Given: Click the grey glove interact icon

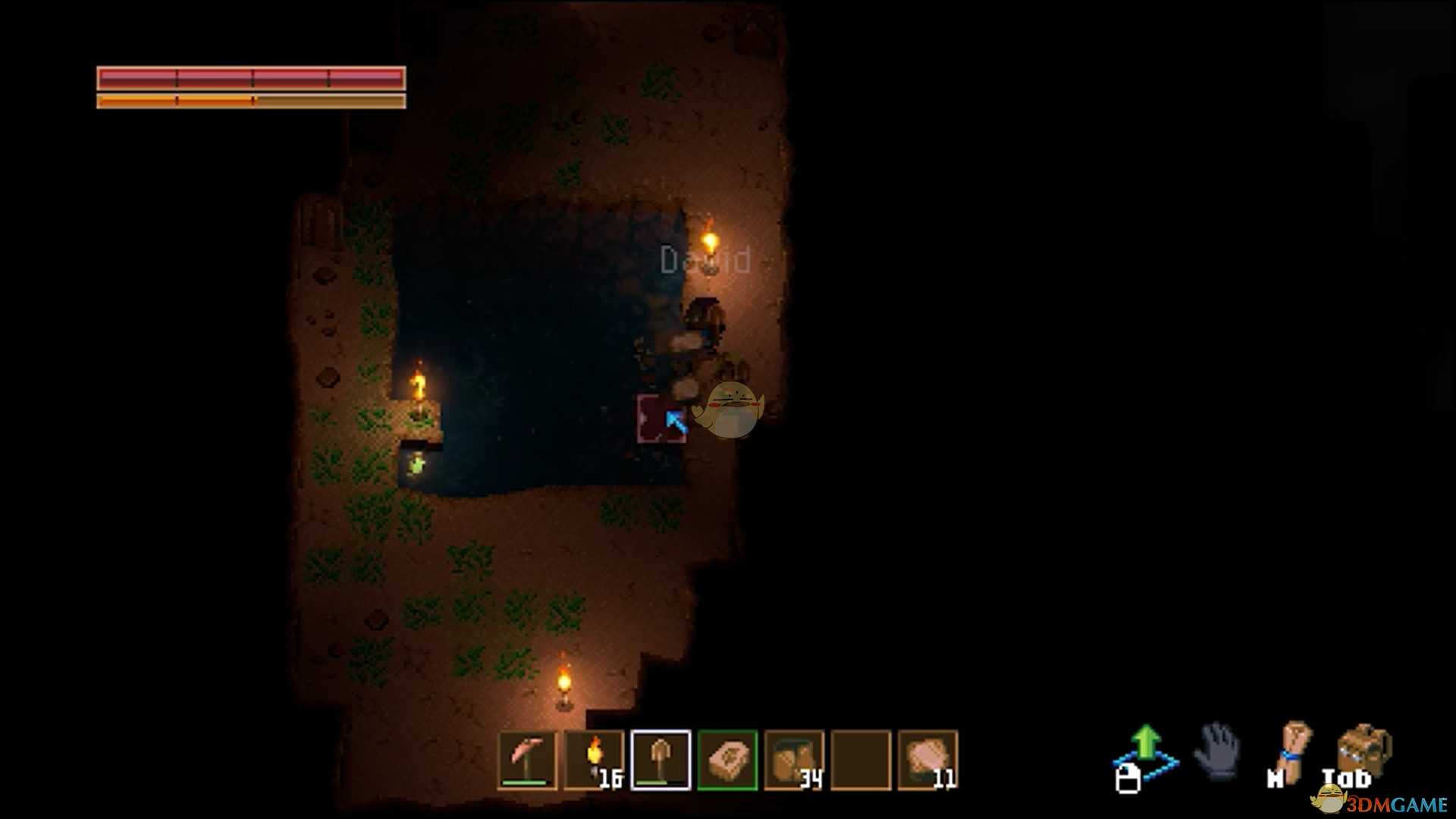Looking at the screenshot, I should pos(1218,751).
